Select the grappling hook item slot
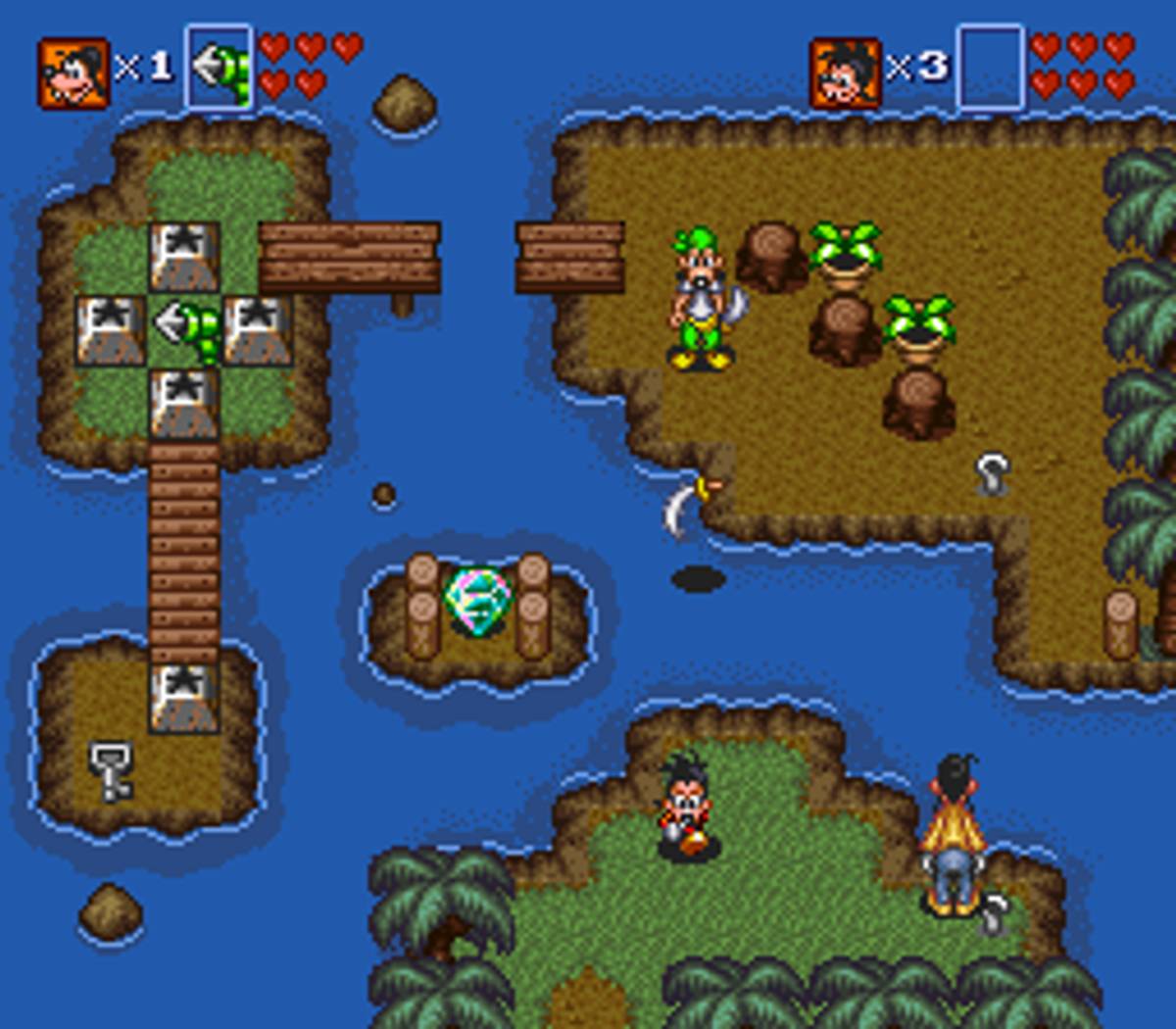Image resolution: width=1176 pixels, height=1029 pixels. [219, 67]
